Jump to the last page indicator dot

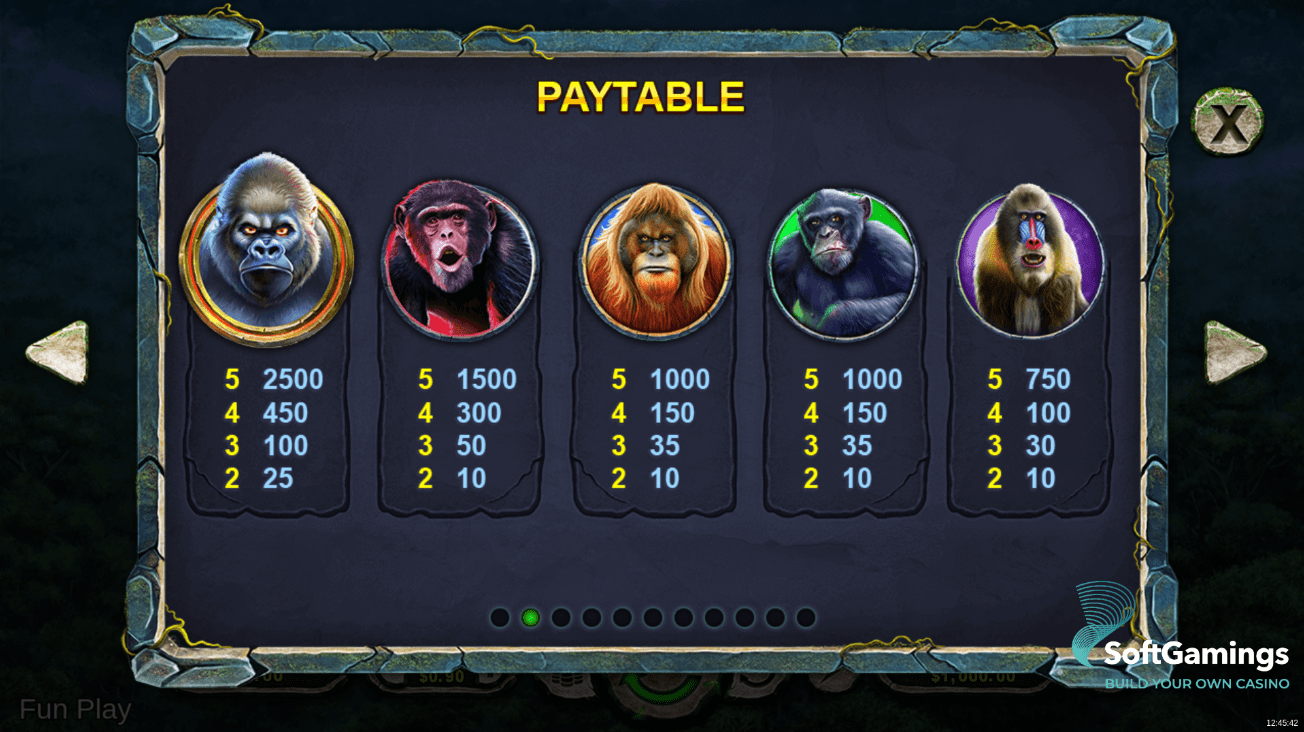[x=806, y=617]
